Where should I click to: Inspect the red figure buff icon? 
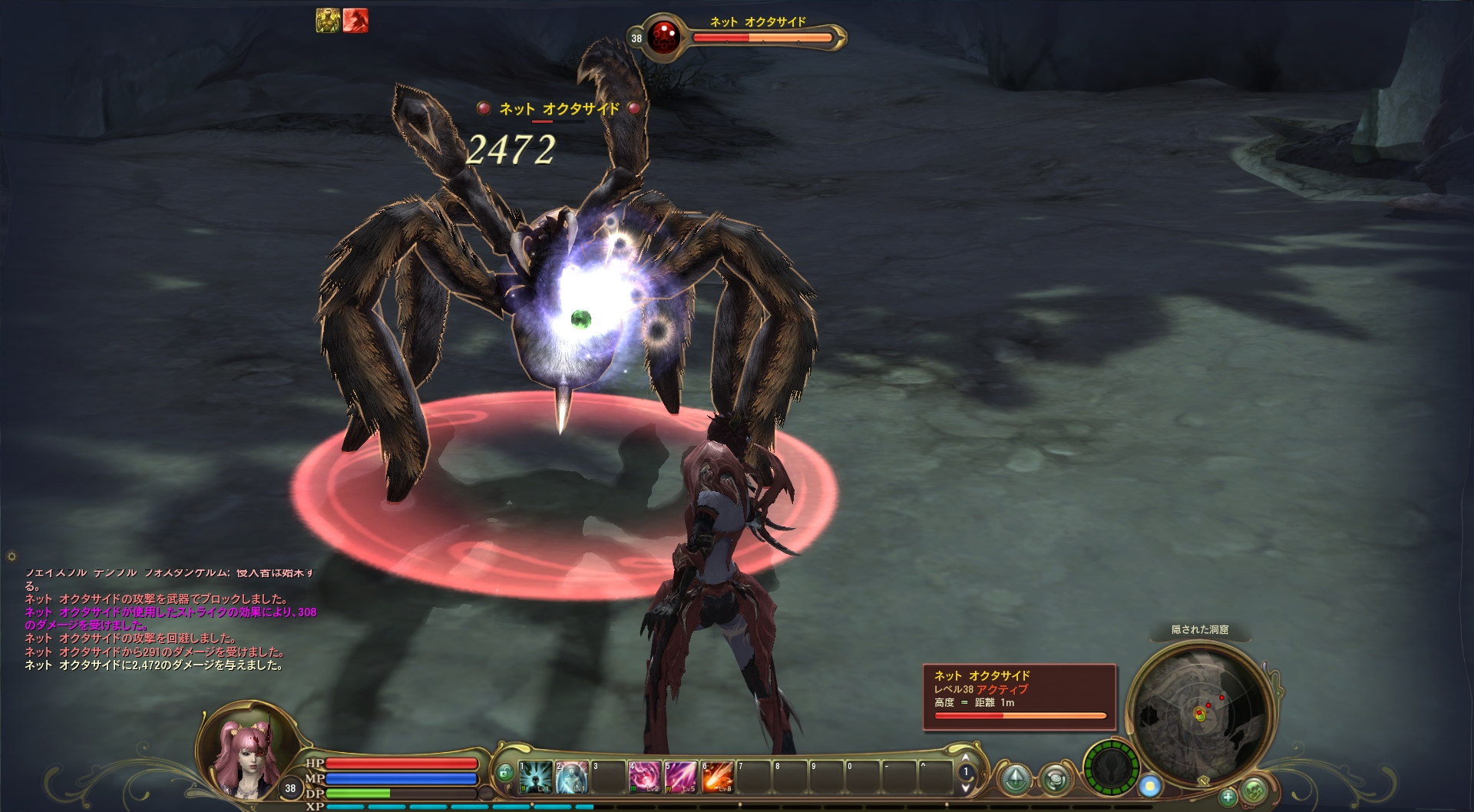pyautogui.click(x=355, y=21)
